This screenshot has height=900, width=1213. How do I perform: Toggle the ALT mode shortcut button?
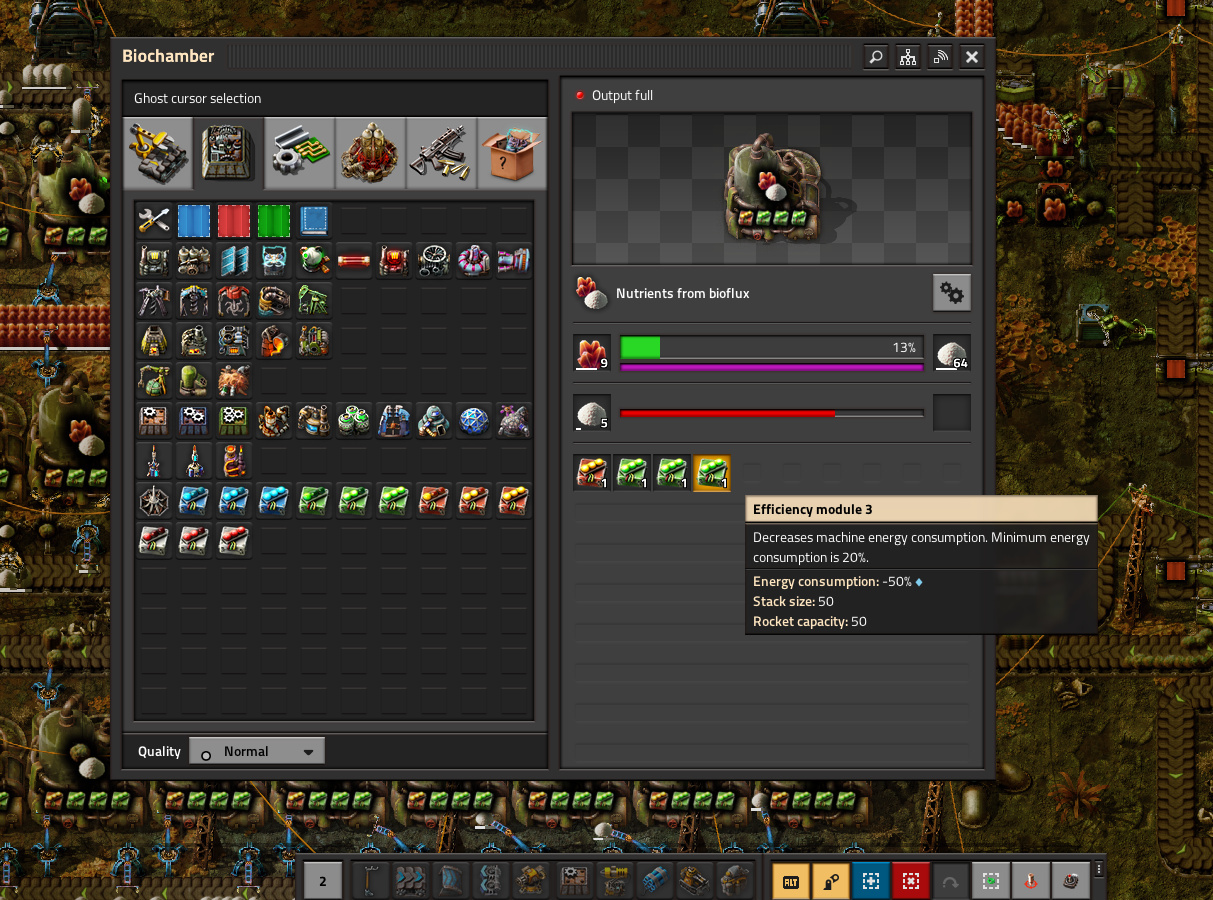click(791, 881)
